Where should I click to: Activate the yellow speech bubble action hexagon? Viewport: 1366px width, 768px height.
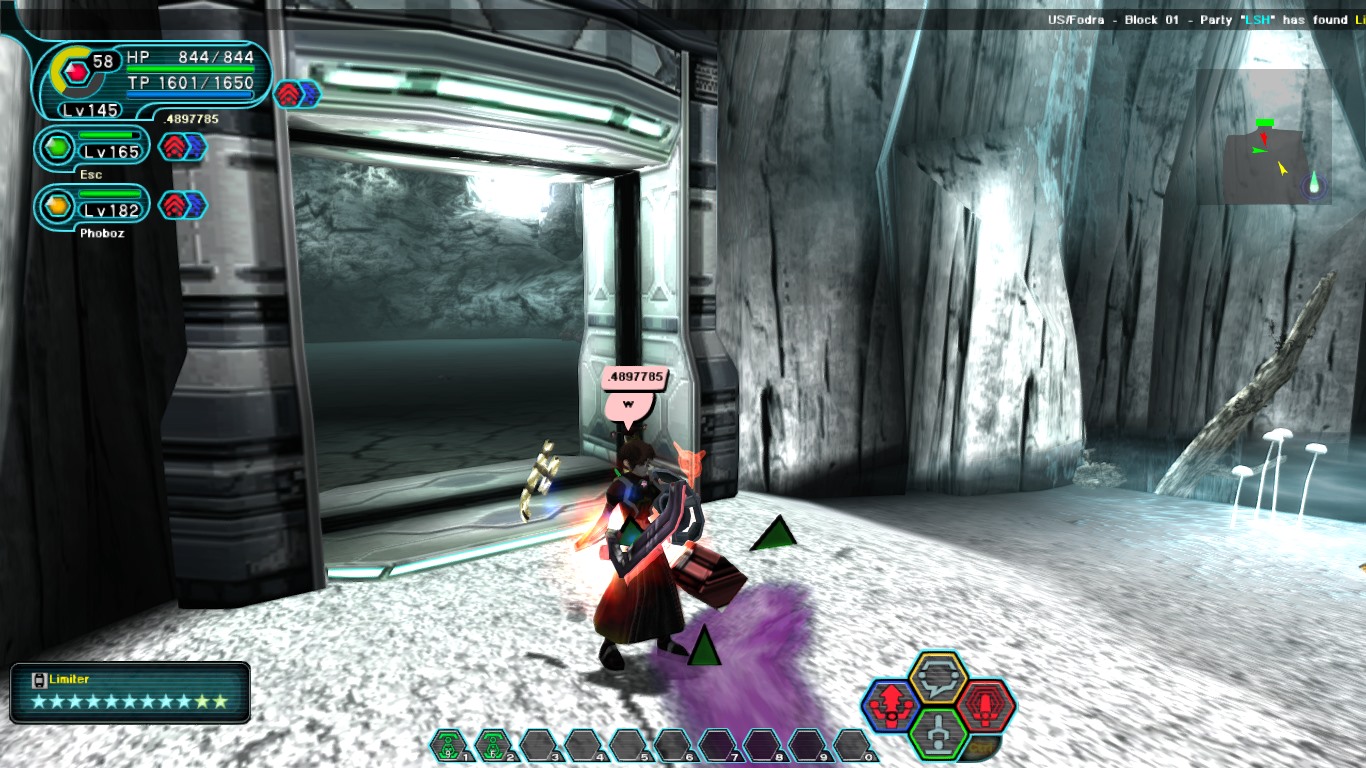(x=938, y=677)
